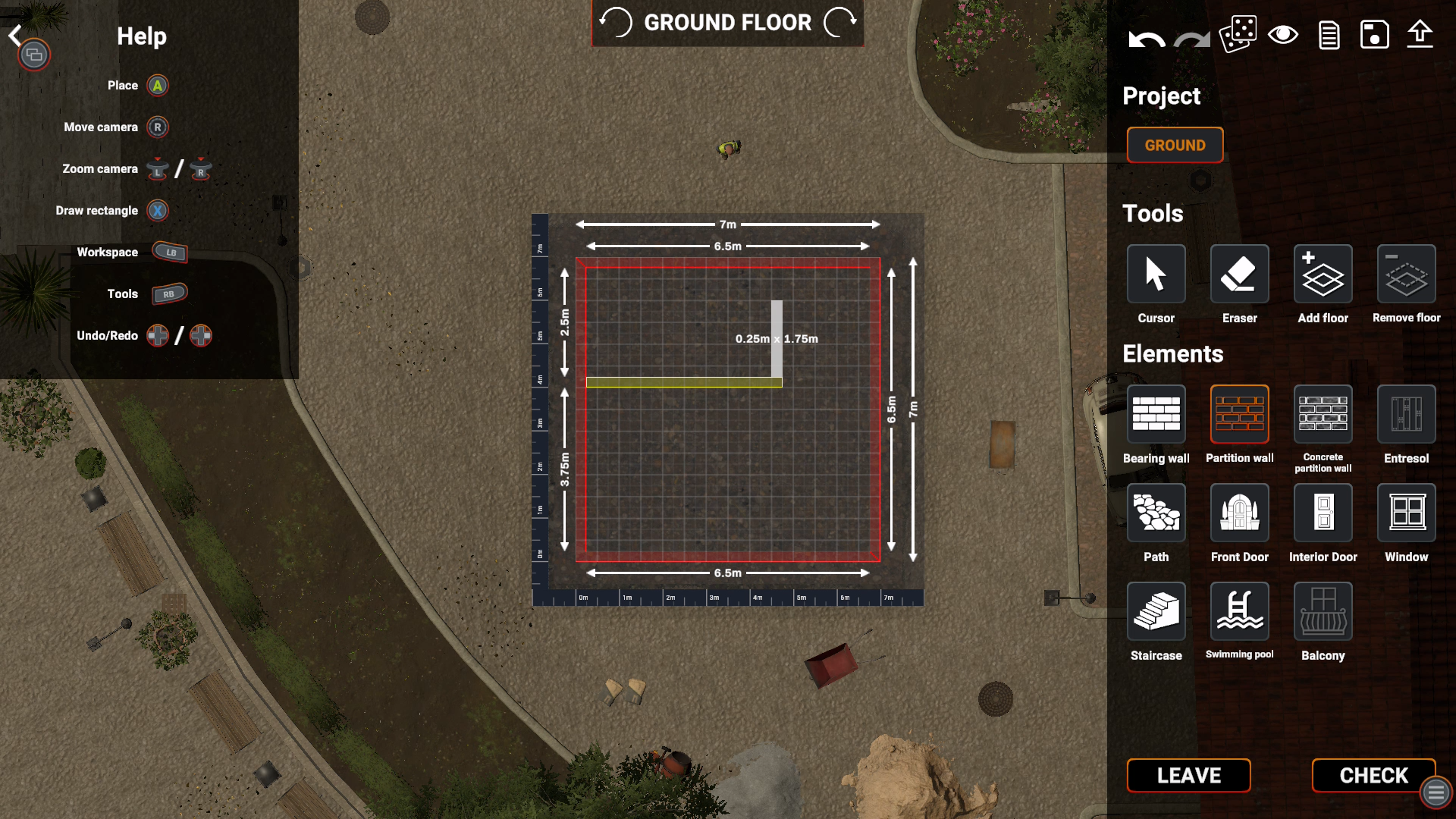Select the Bearing wall element

[x=1156, y=414]
